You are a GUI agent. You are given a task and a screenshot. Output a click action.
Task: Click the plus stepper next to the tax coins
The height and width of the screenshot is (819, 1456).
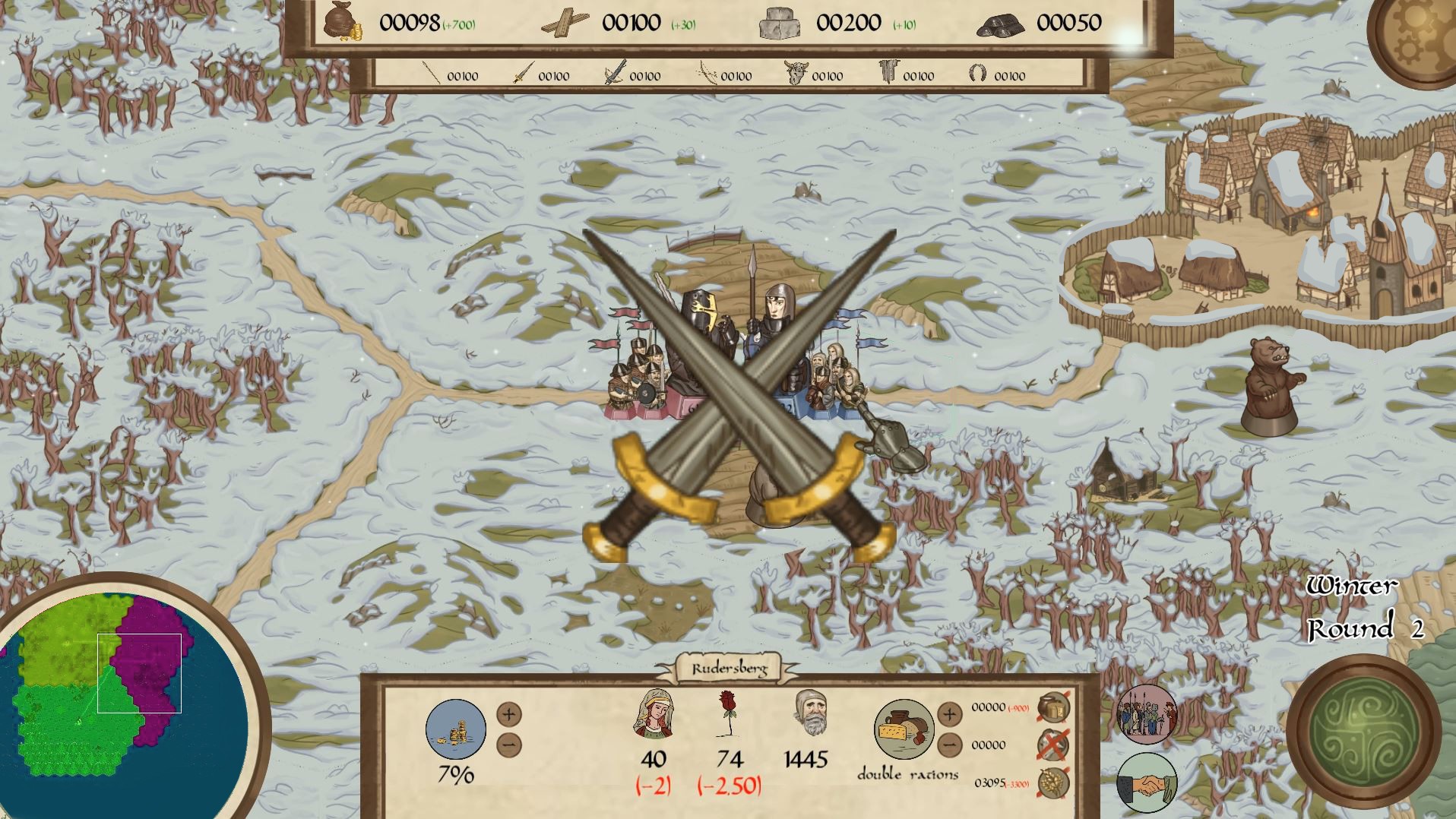coord(508,714)
